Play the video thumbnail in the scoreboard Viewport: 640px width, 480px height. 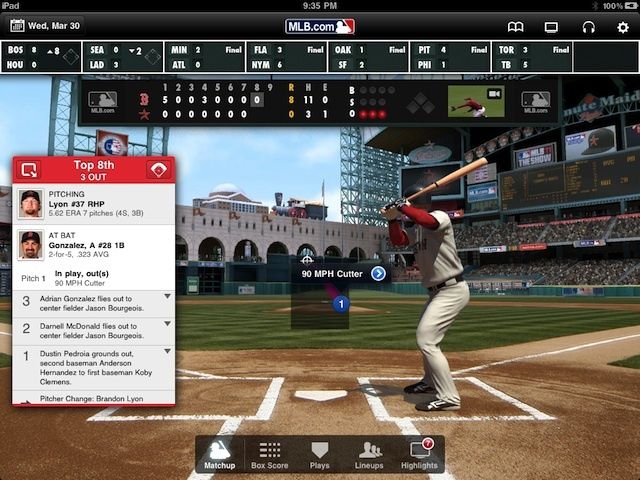click(x=476, y=101)
